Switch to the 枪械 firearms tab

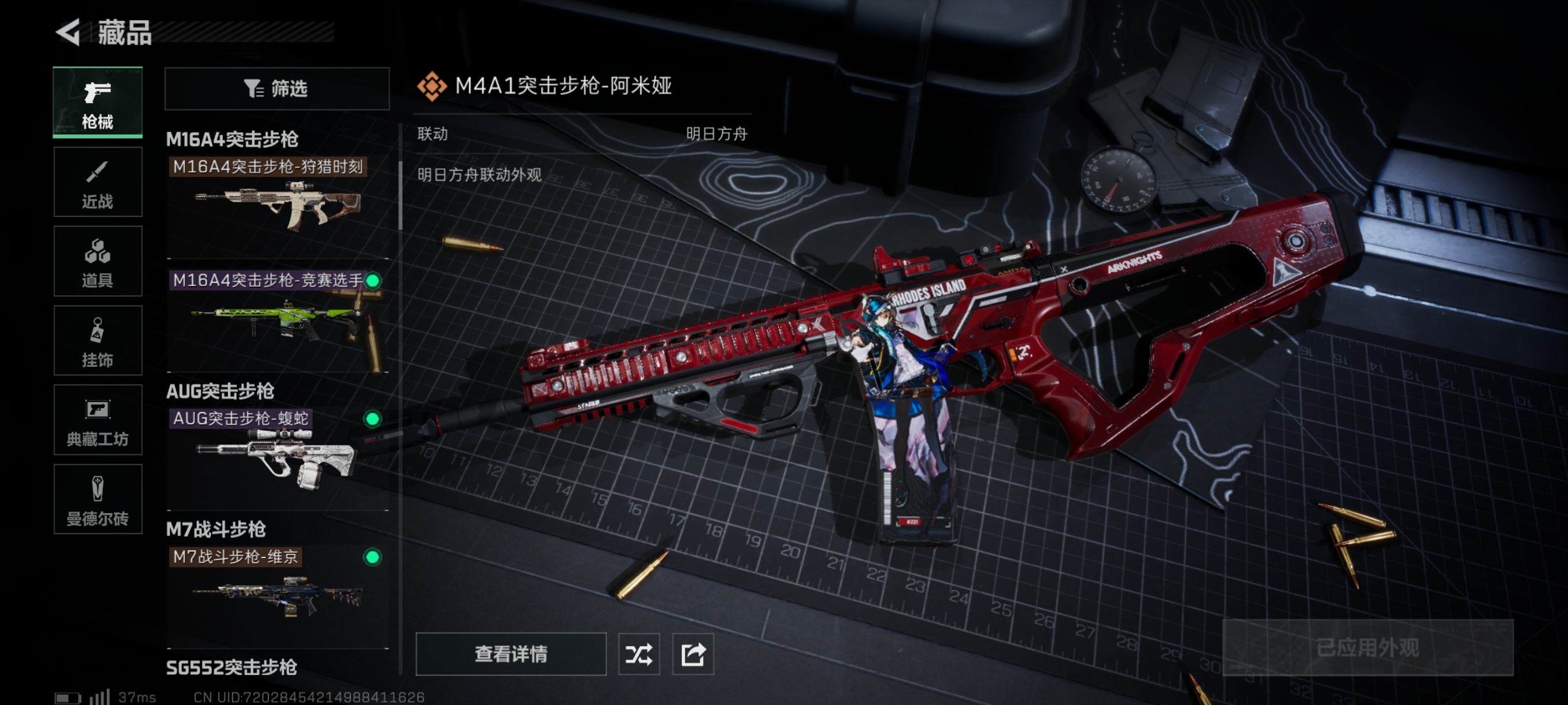point(97,102)
